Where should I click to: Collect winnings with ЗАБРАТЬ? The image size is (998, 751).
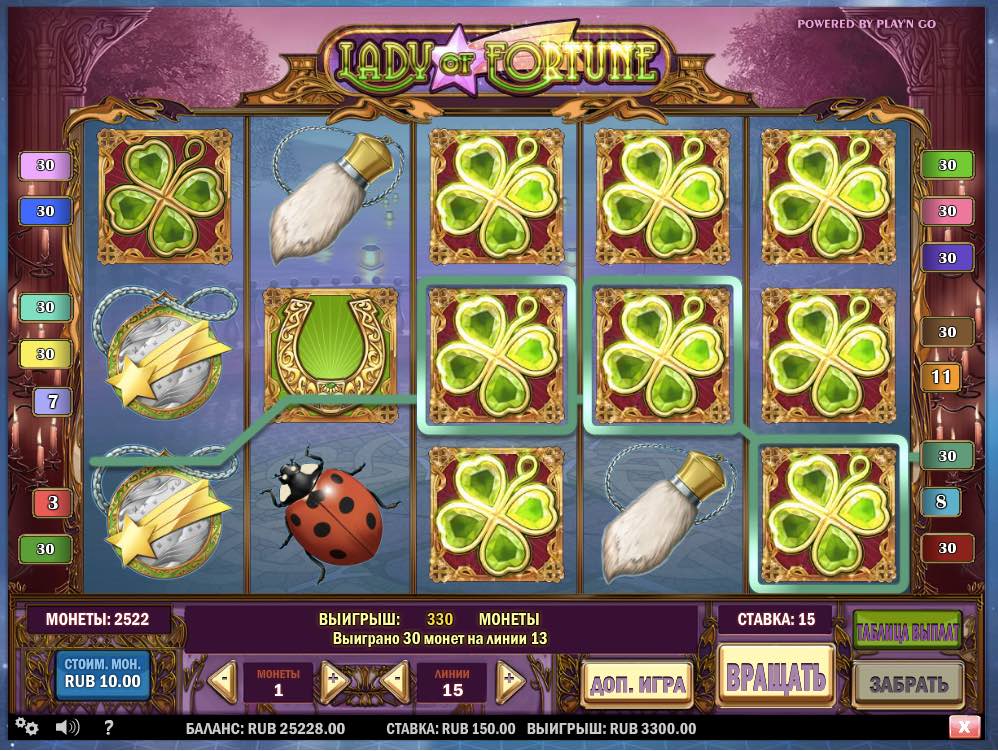(x=907, y=685)
